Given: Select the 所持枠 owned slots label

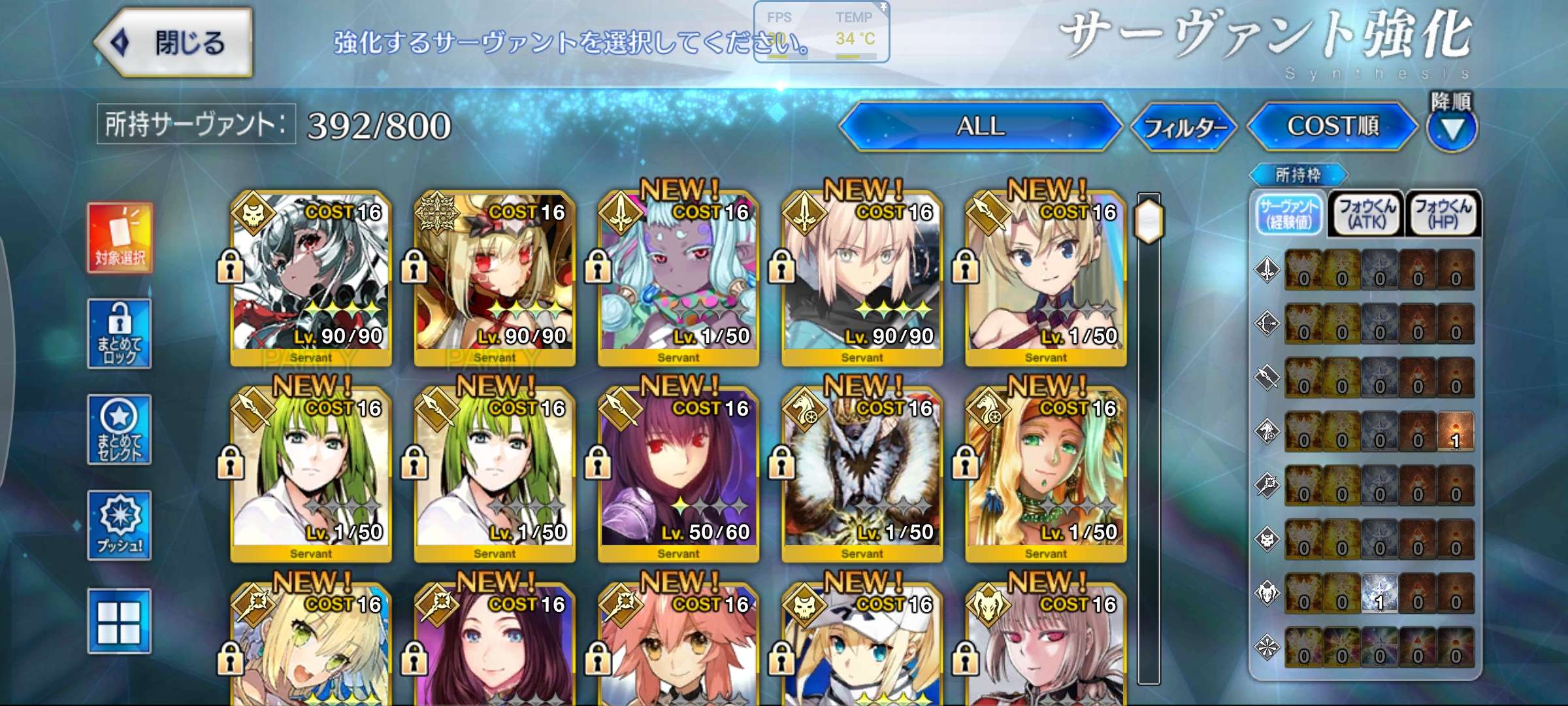Looking at the screenshot, I should coord(1298,175).
